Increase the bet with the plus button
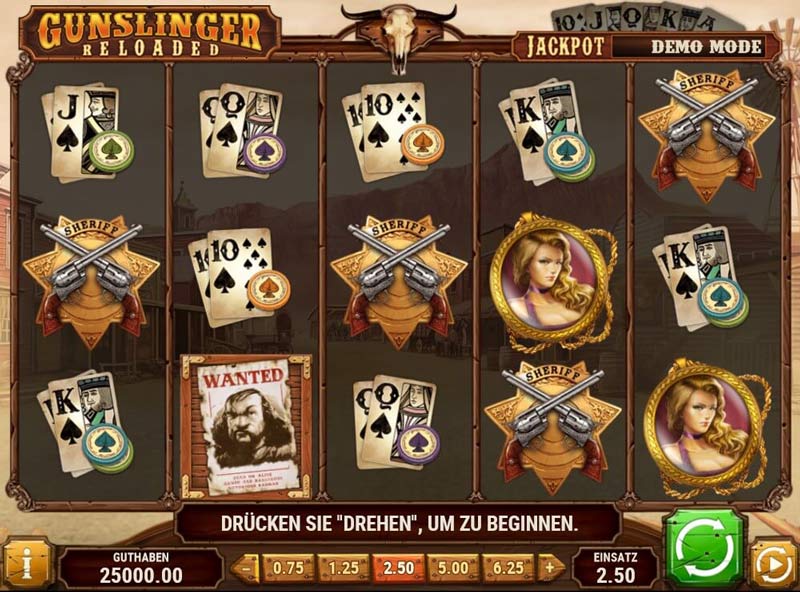 (x=549, y=568)
